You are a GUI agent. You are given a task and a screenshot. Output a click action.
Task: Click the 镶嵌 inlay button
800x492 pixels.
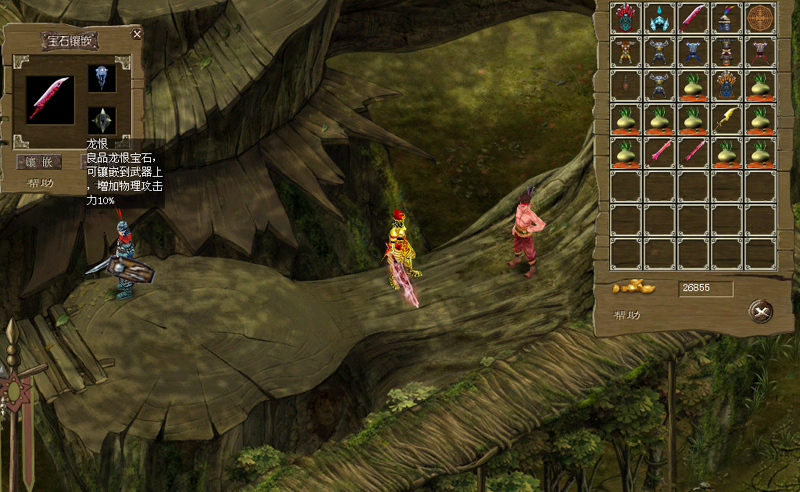[40, 161]
